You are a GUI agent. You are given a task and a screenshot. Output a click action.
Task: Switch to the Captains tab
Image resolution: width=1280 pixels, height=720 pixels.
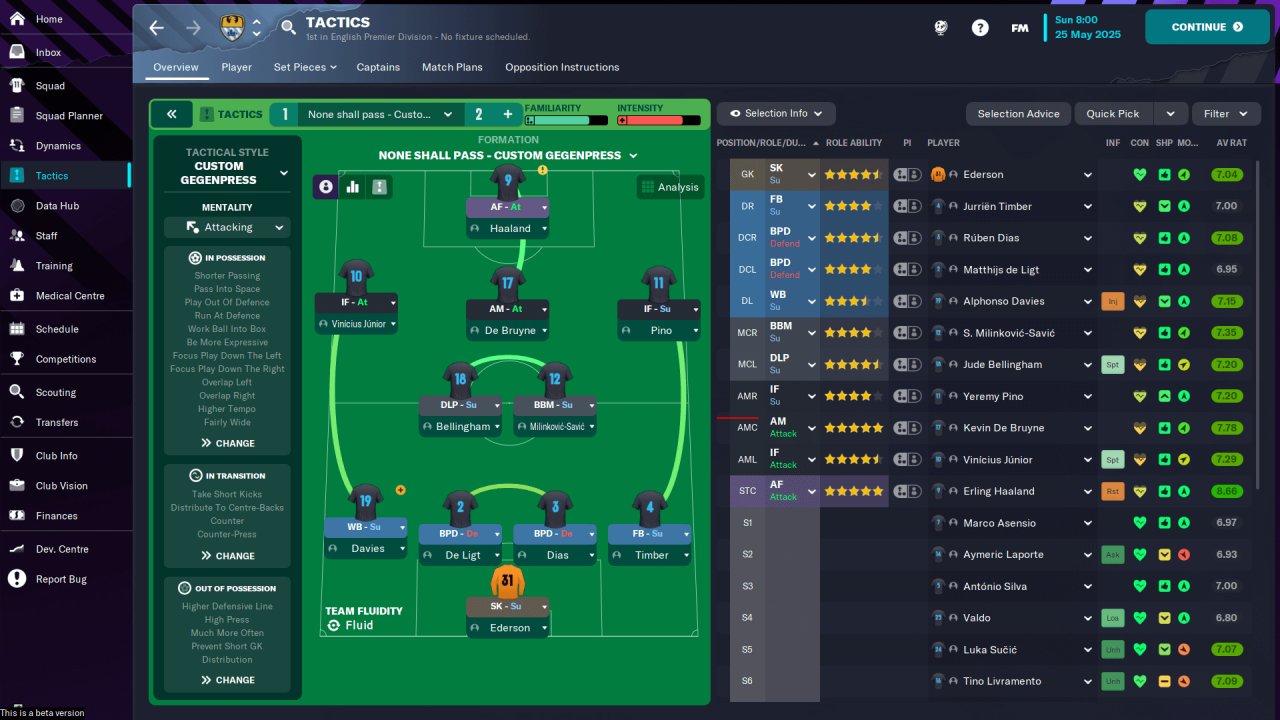(378, 68)
